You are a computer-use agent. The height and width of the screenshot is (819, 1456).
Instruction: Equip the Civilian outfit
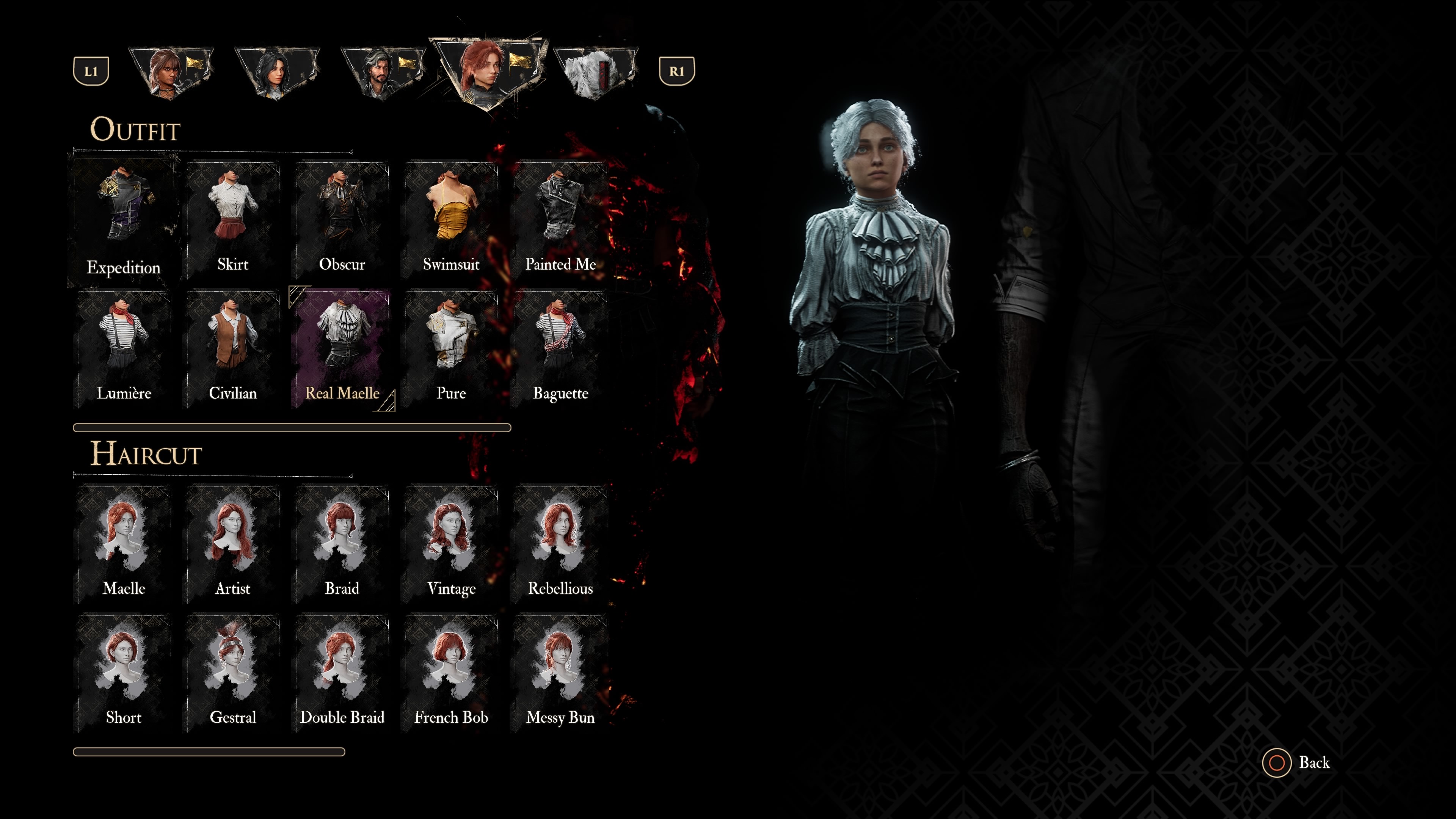(x=233, y=348)
